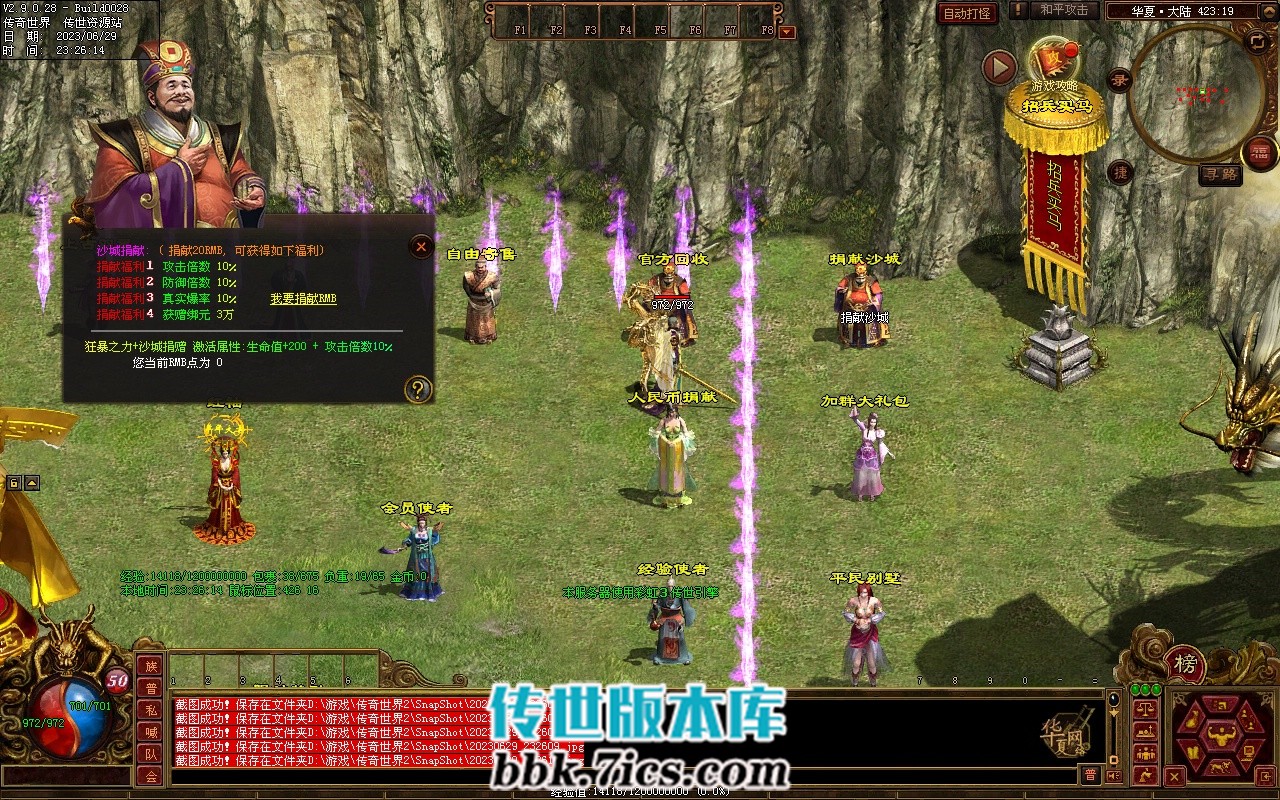Switch to the 队 team chat channel
This screenshot has width=1280, height=800.
point(150,754)
